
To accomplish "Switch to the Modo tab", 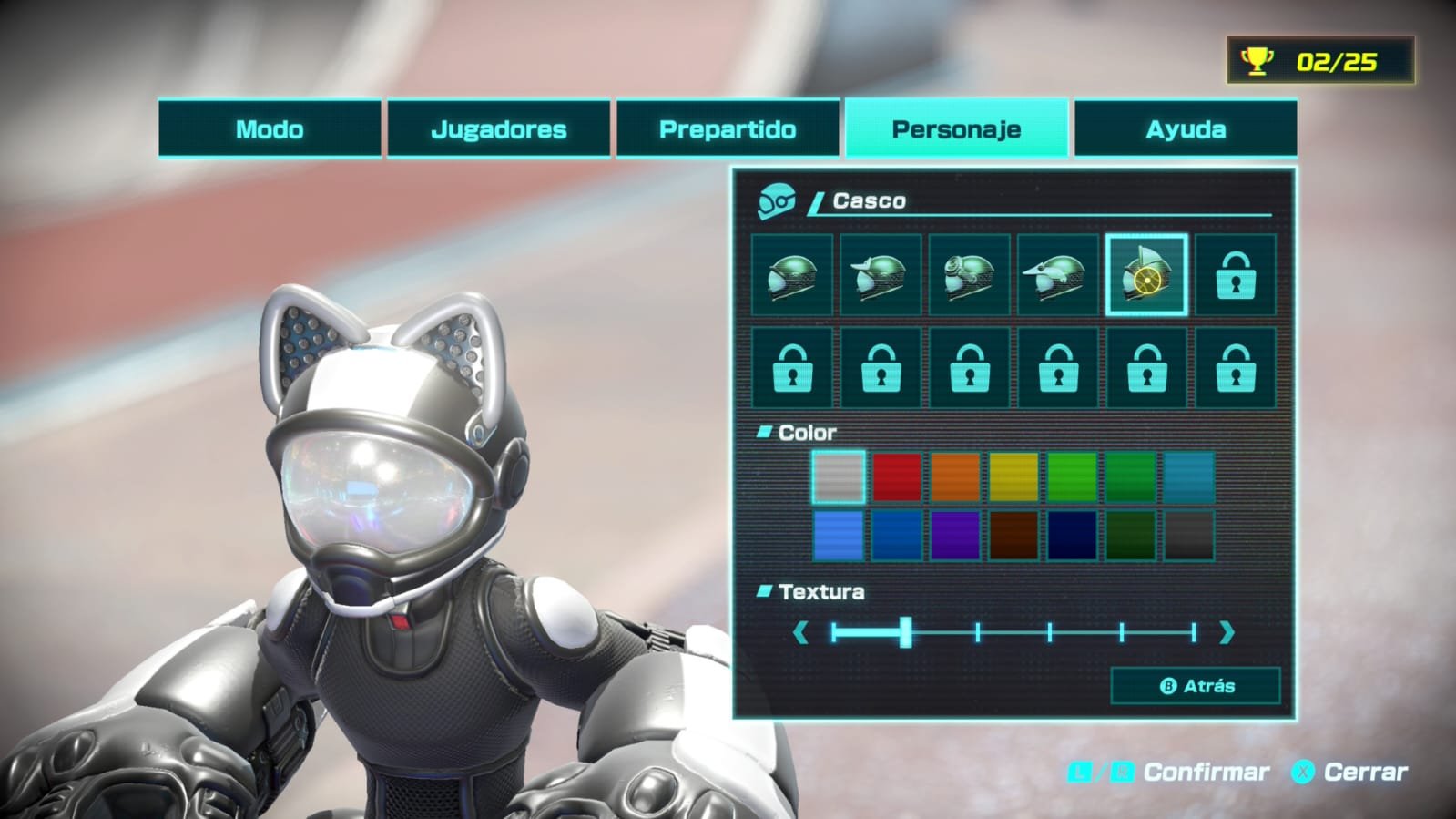I will [270, 129].
